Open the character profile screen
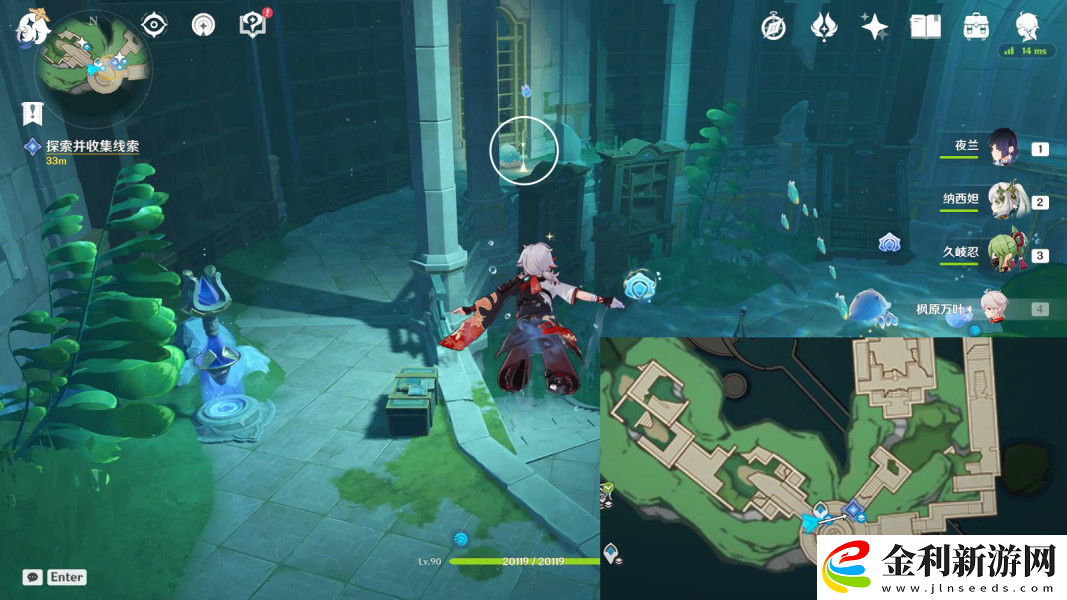This screenshot has height=600, width=1067. [x=1028, y=26]
